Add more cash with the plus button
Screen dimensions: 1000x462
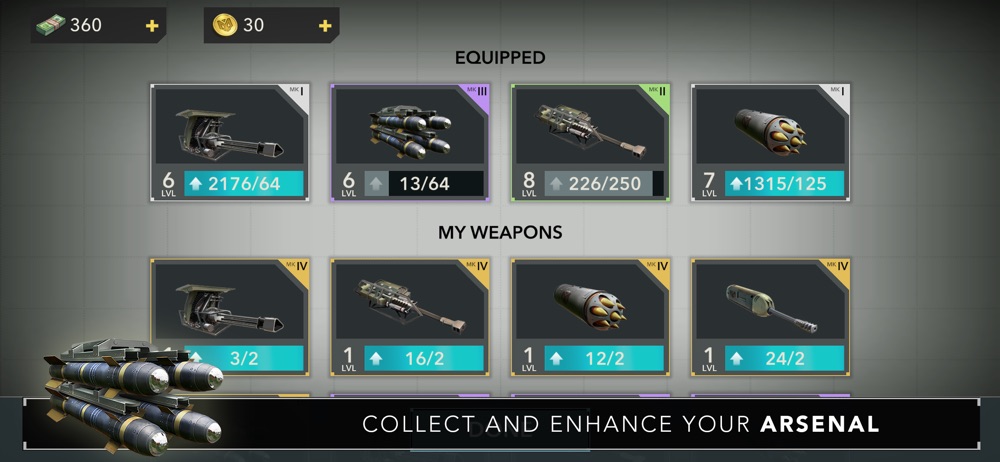152,26
